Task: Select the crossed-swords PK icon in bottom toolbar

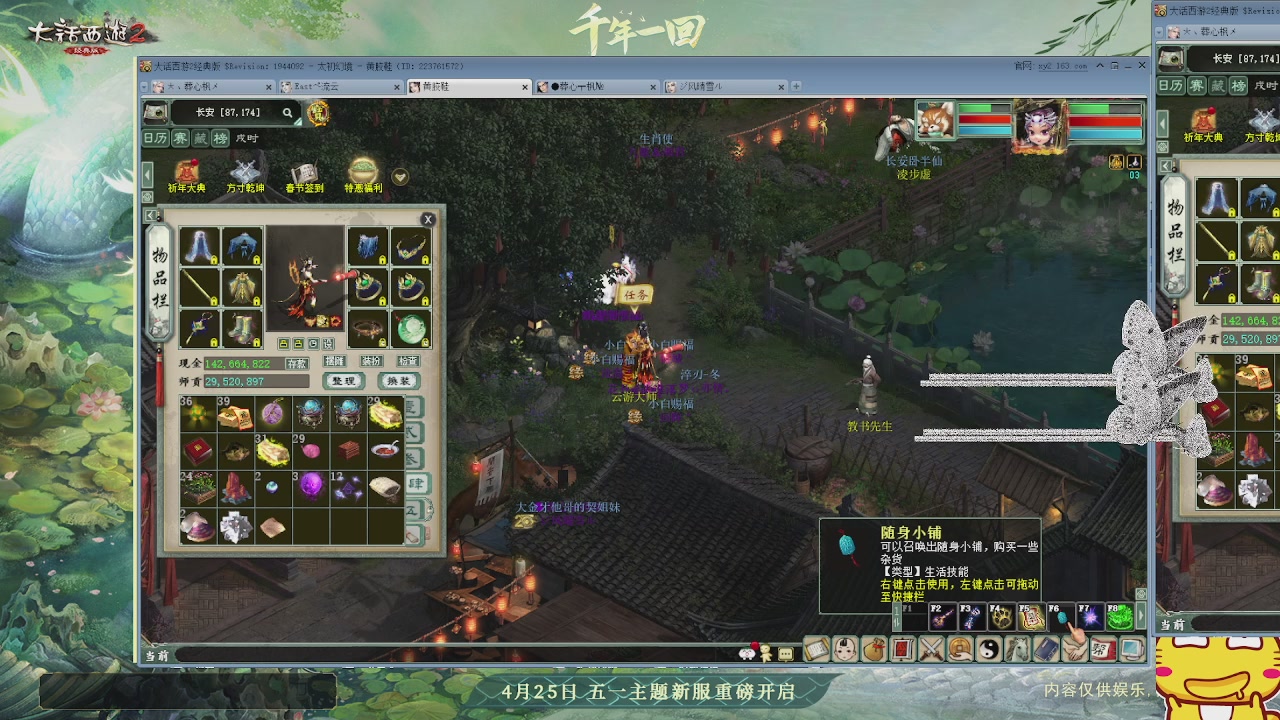Action: coord(932,648)
